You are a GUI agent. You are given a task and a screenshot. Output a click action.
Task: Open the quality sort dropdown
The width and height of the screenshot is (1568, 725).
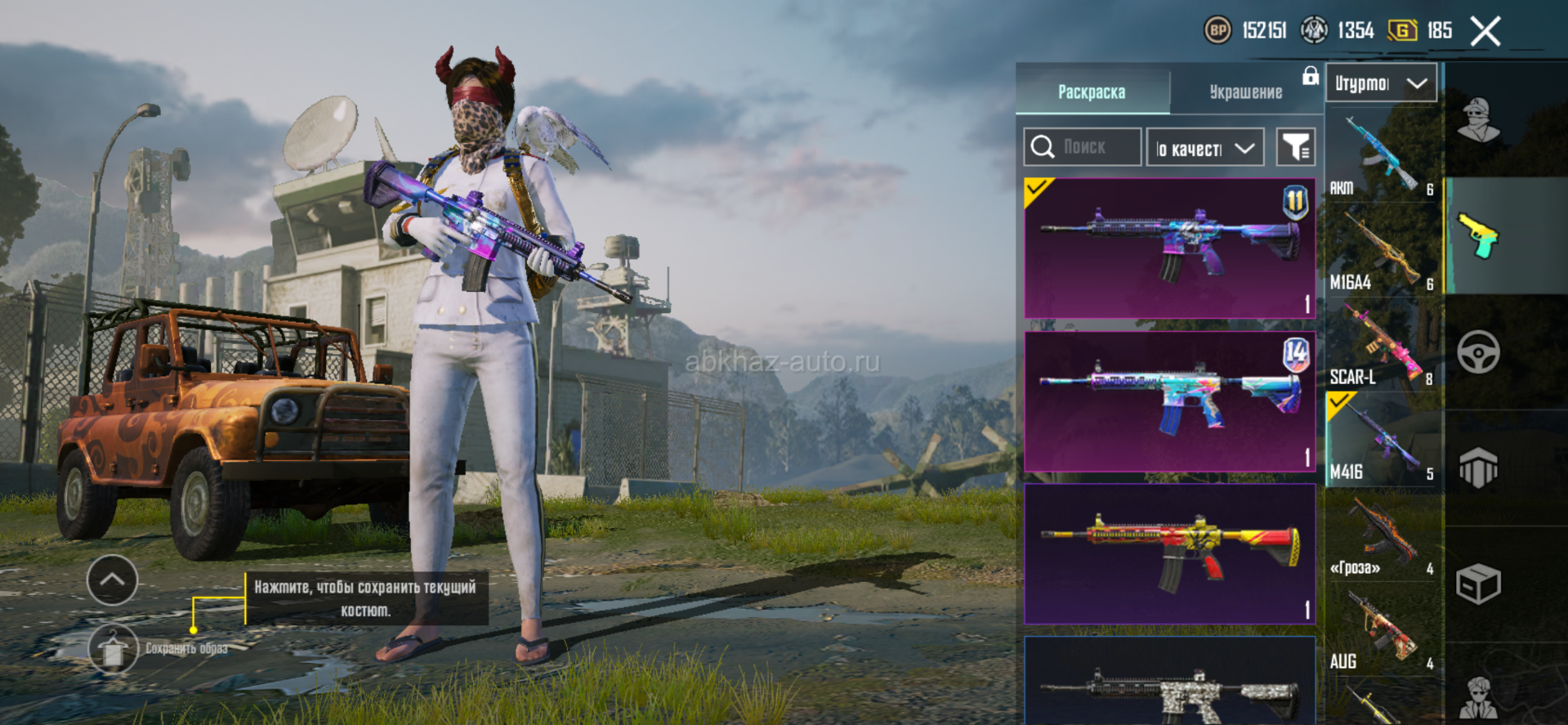(x=1205, y=148)
